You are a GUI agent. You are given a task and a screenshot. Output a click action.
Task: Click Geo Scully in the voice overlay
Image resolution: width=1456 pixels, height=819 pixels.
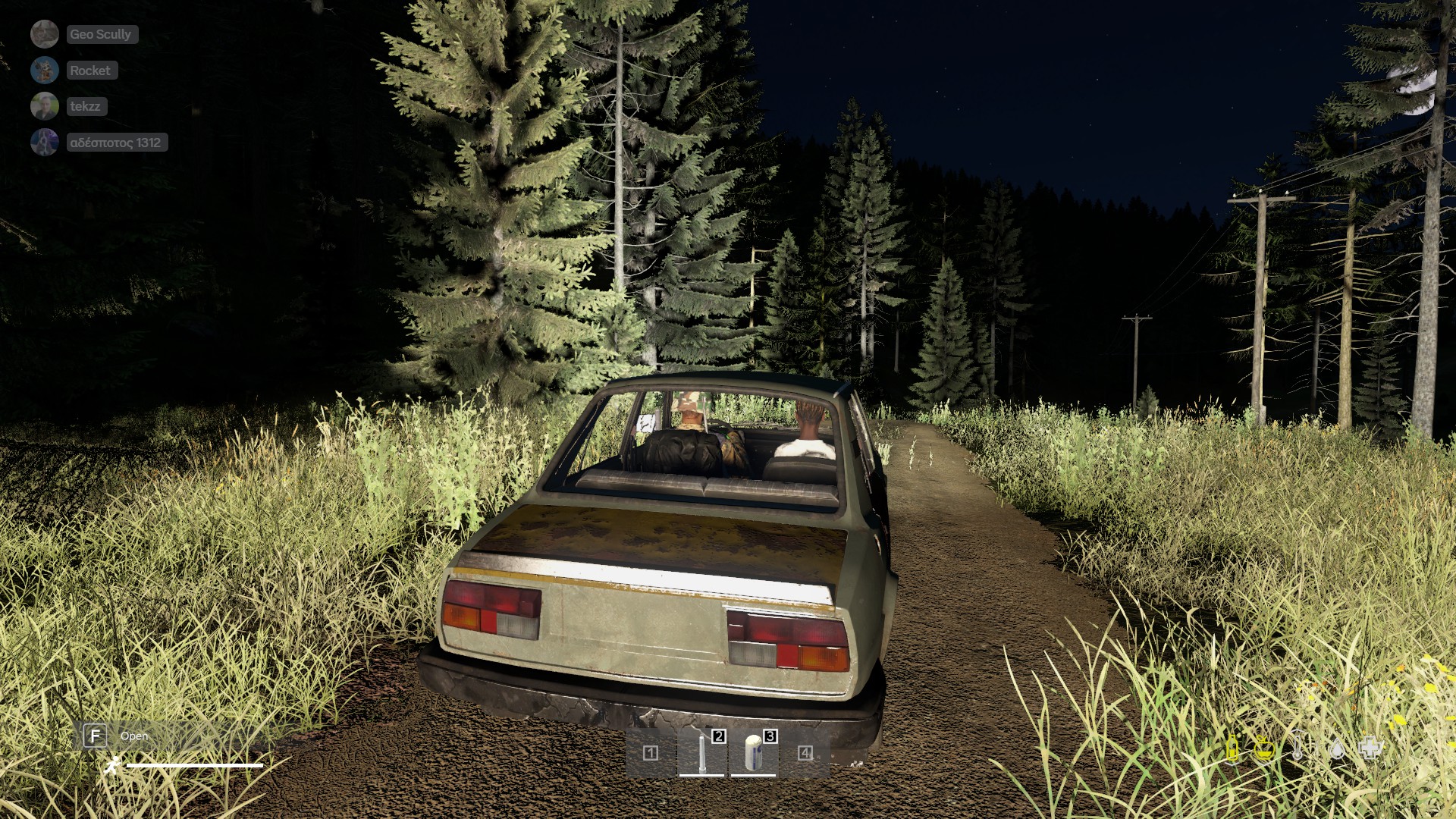coord(100,34)
